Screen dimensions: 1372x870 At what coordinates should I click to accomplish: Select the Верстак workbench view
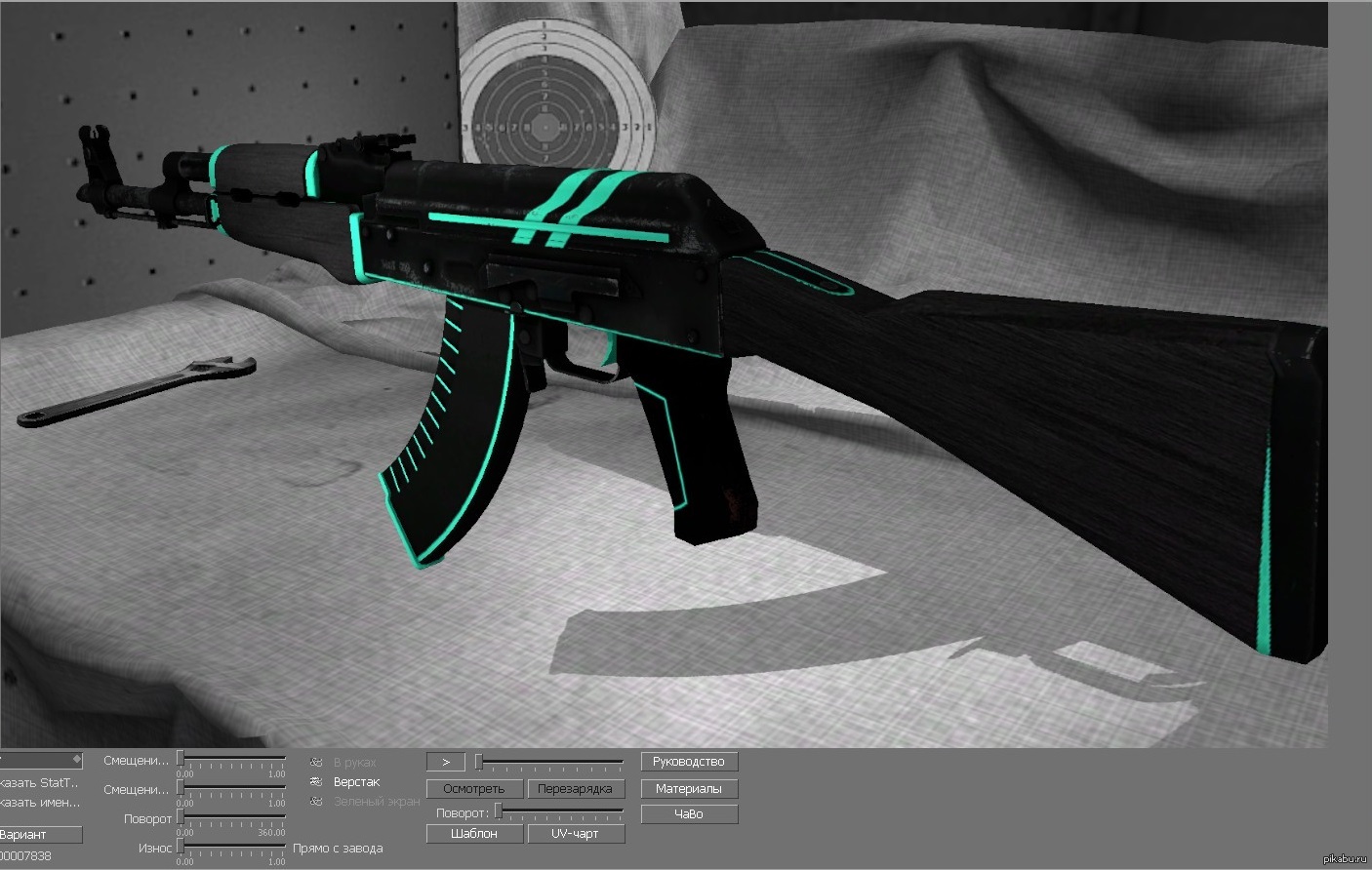point(356,782)
